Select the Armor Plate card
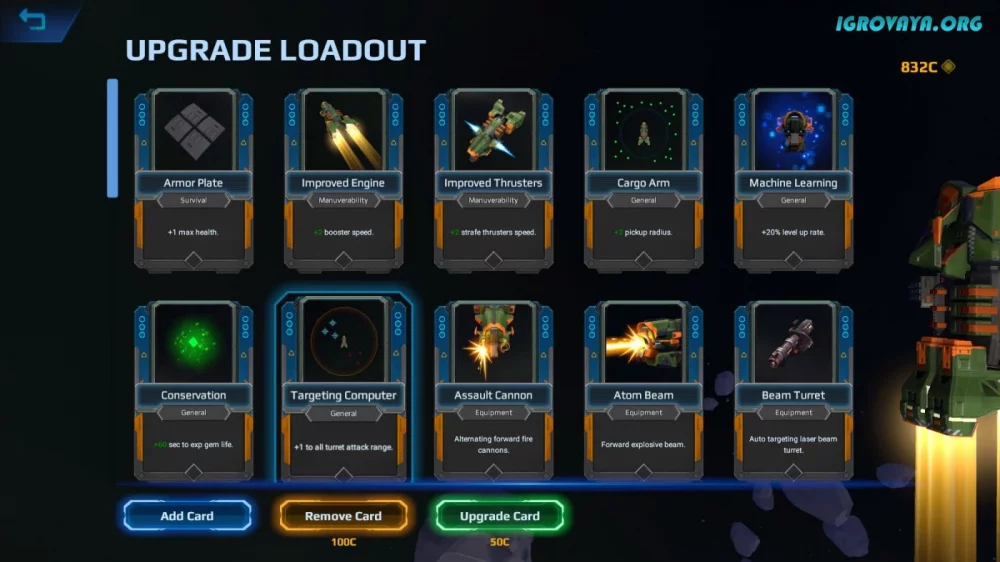This screenshot has height=562, width=1000. (193, 180)
